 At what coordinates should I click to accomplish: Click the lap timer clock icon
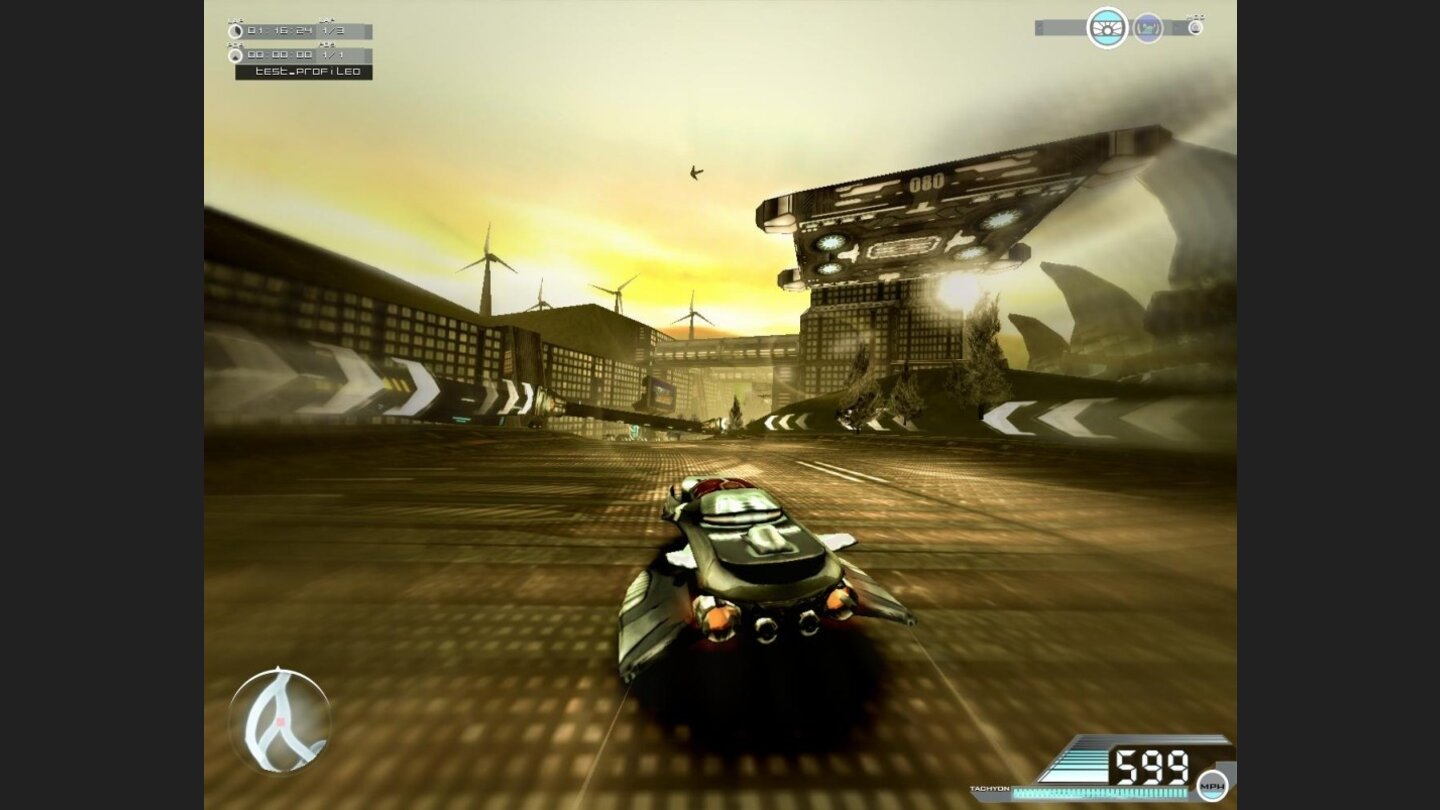pos(236,31)
